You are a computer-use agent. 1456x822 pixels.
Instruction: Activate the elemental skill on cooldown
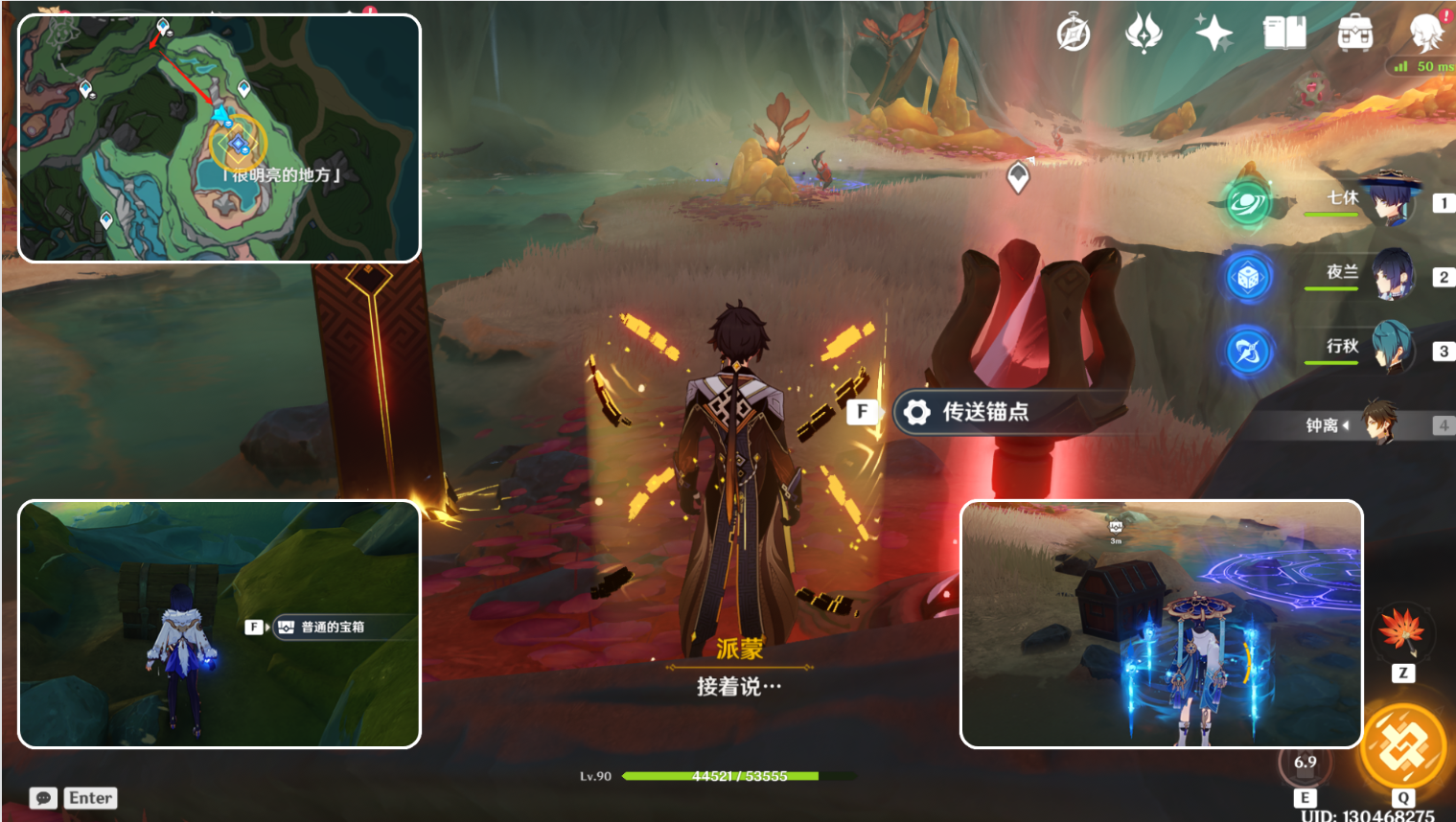coord(1305,765)
